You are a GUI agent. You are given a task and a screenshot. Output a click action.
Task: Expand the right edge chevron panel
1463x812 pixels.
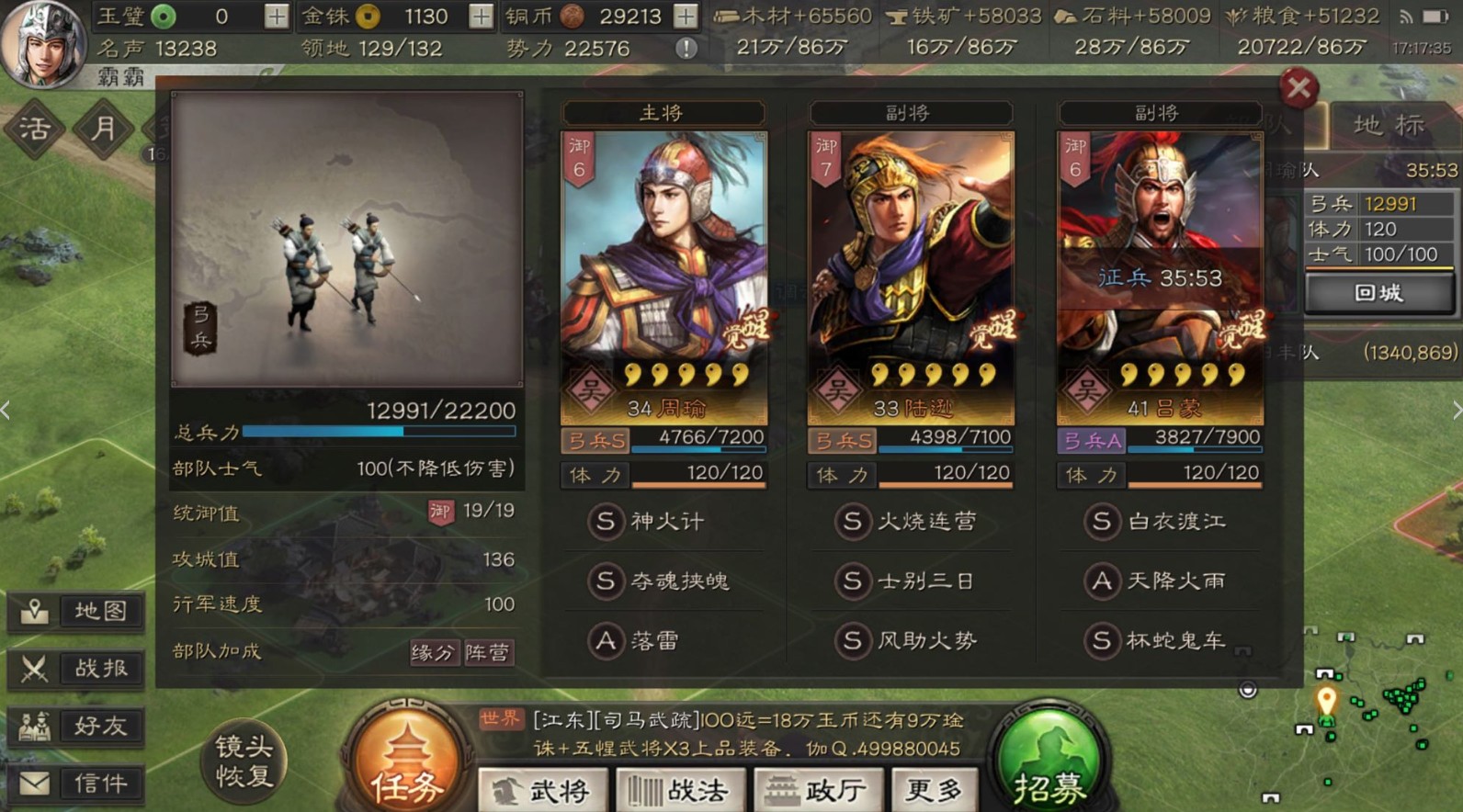point(1457,411)
